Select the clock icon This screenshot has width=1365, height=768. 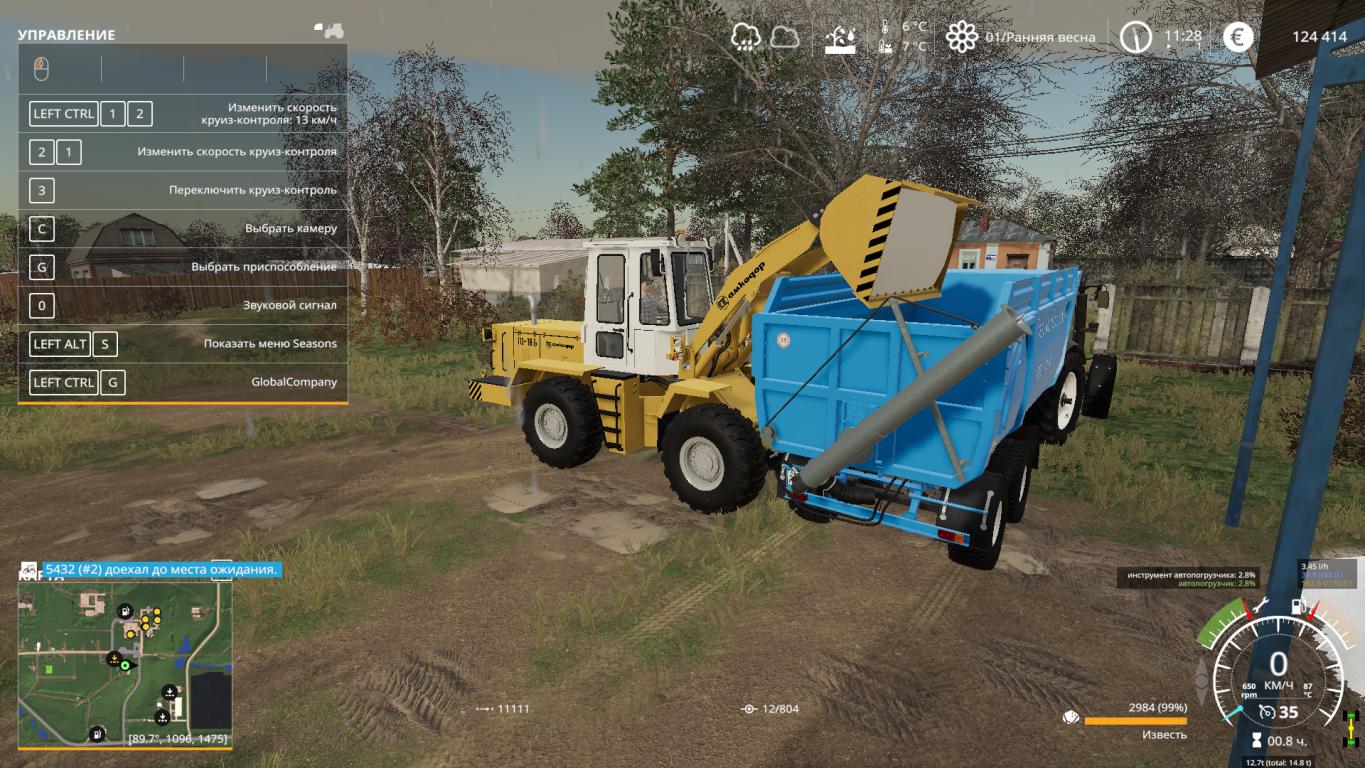click(x=1135, y=37)
